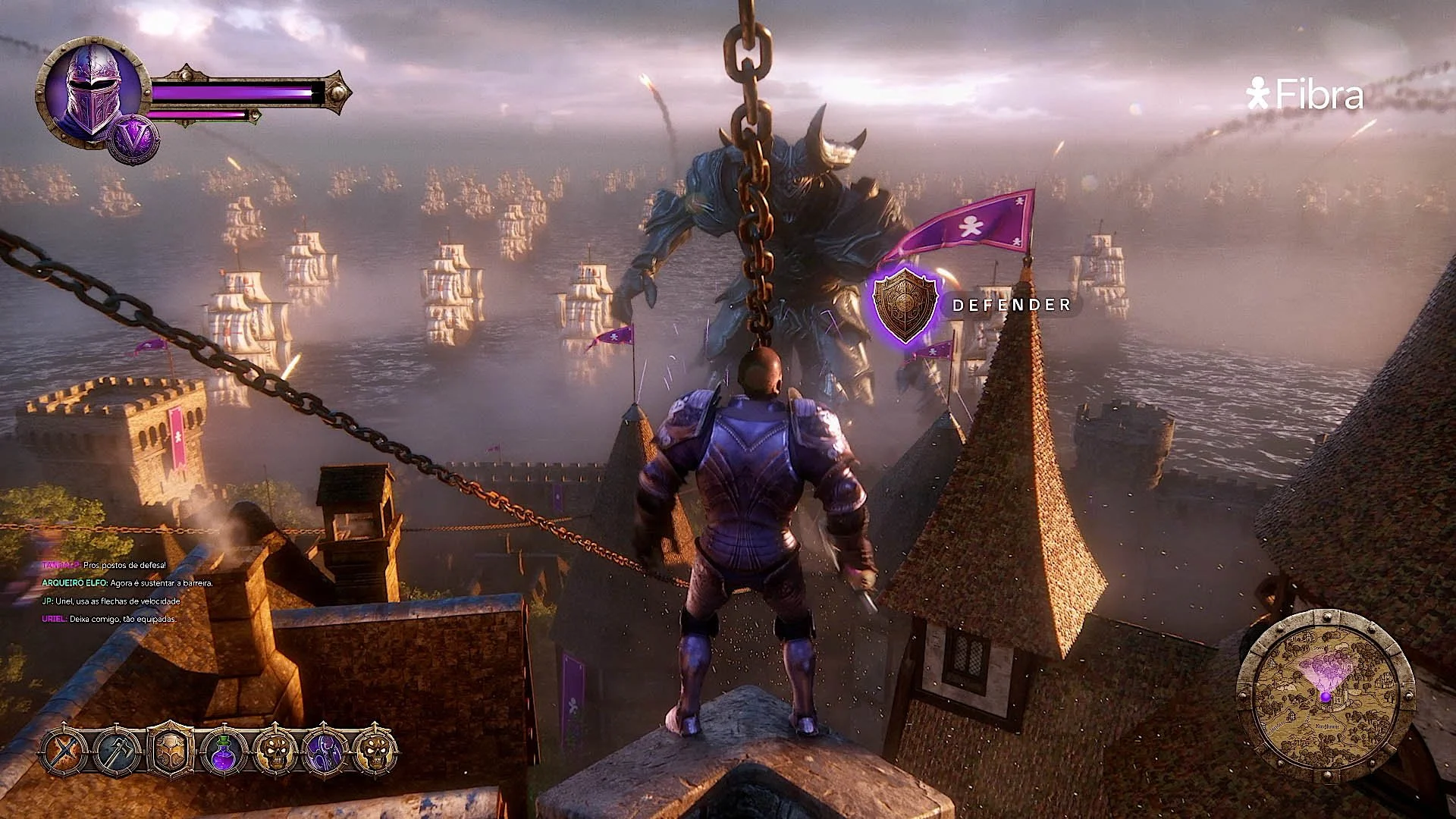1456x819 pixels.
Task: Select the Defender shield class icon
Action: (x=905, y=305)
